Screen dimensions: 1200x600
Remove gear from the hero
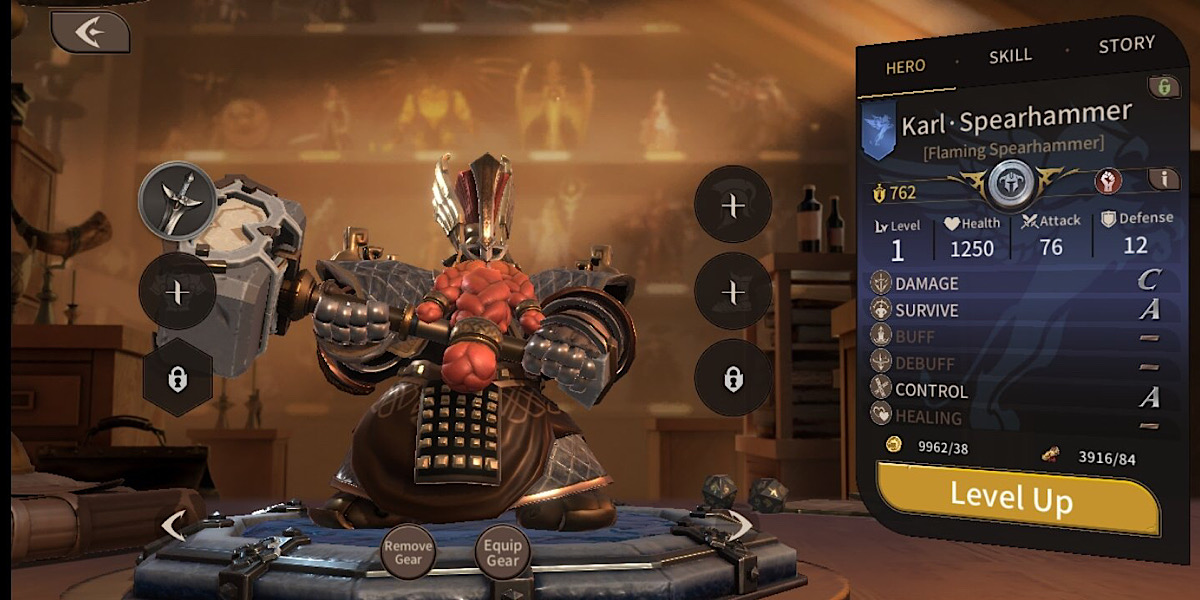(x=408, y=553)
